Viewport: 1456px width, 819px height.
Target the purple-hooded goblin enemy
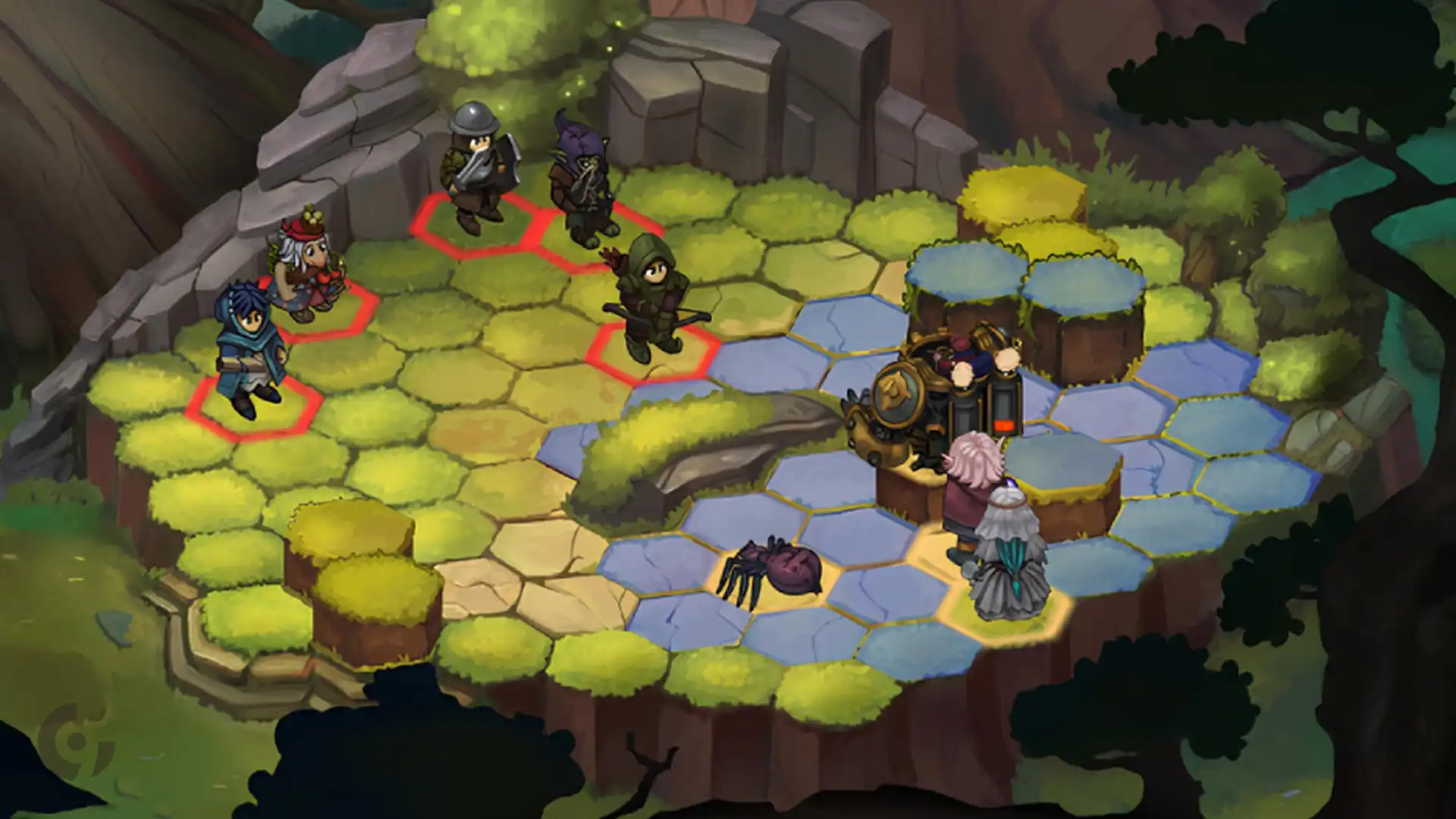tap(581, 180)
